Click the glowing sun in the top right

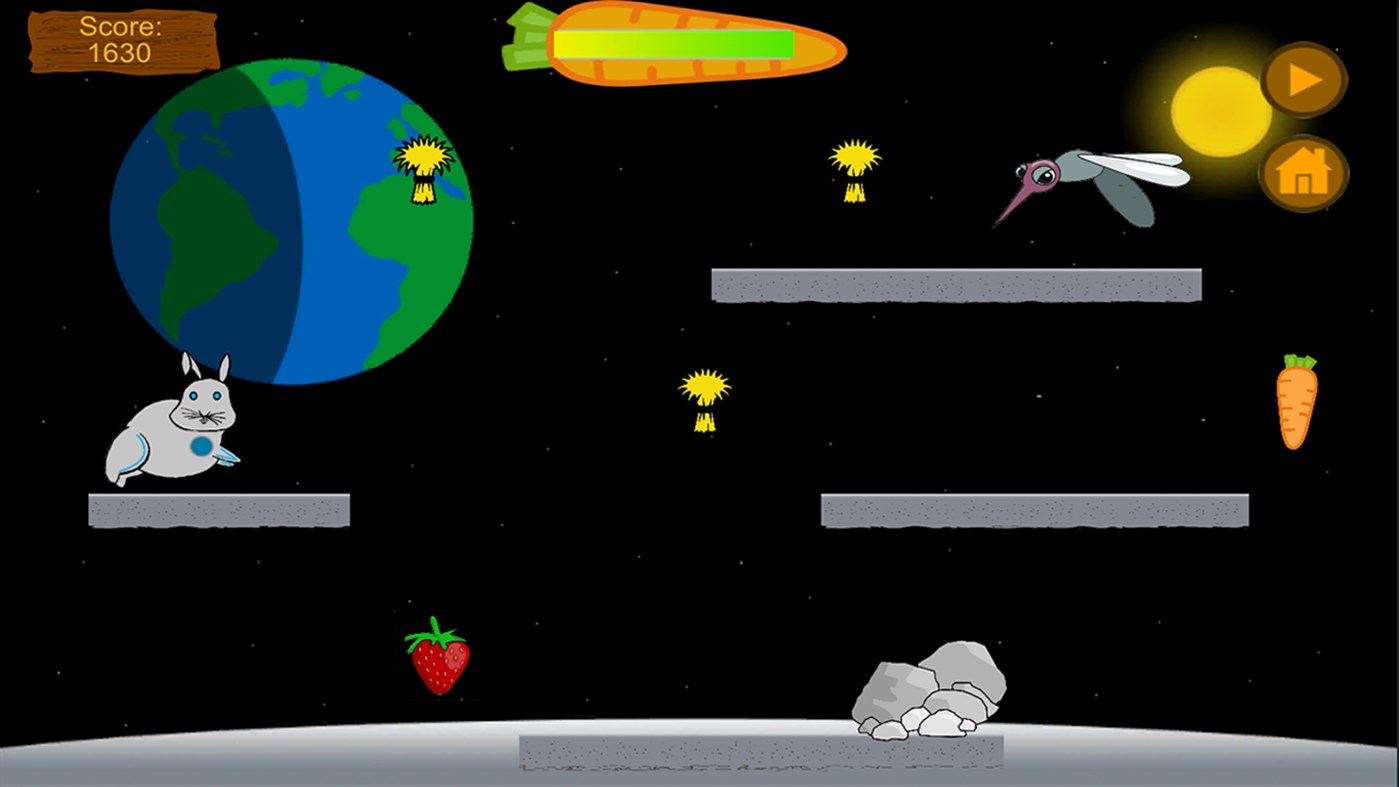click(x=1218, y=110)
